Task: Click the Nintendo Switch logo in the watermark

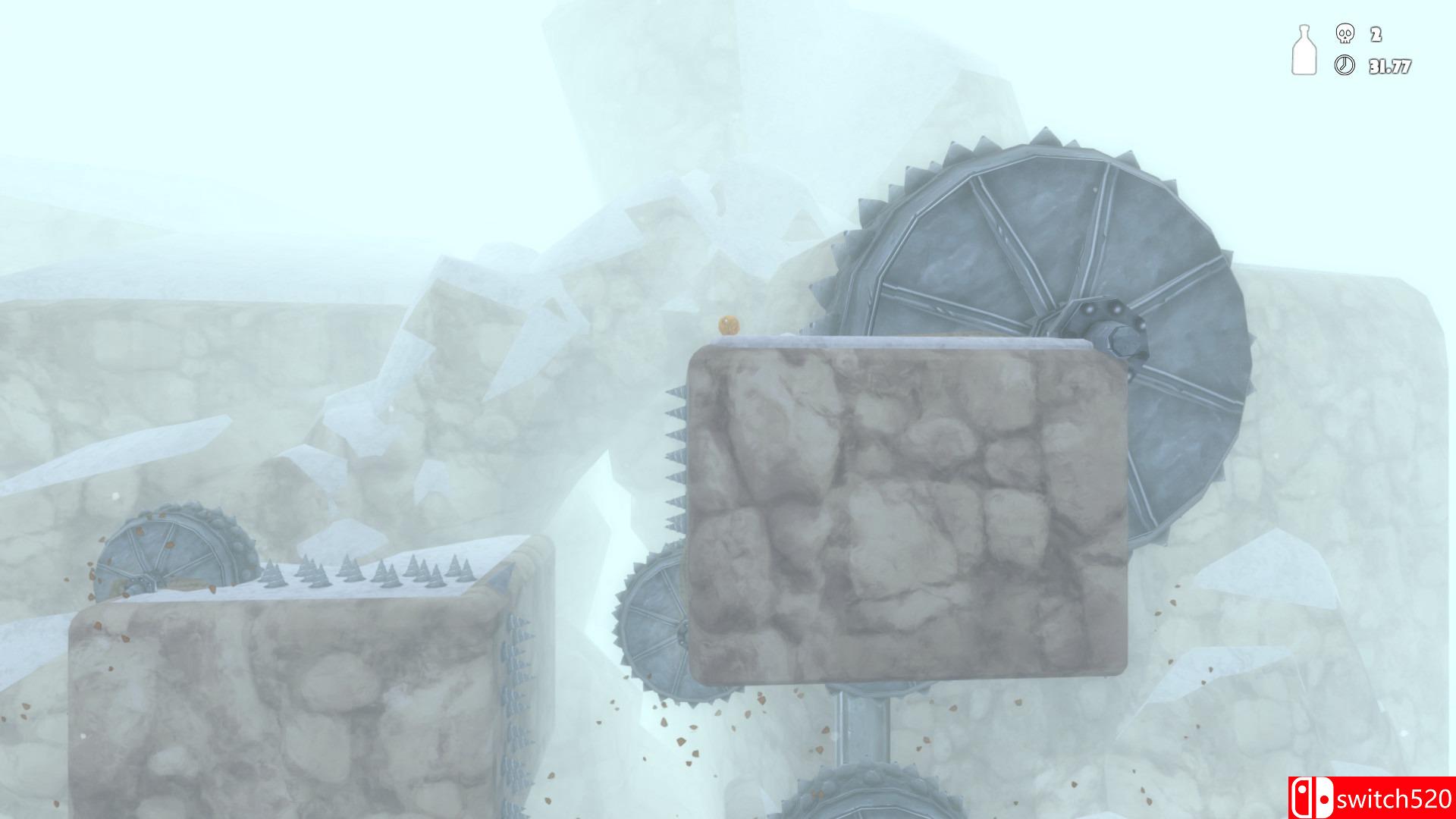Action: coord(1312,797)
